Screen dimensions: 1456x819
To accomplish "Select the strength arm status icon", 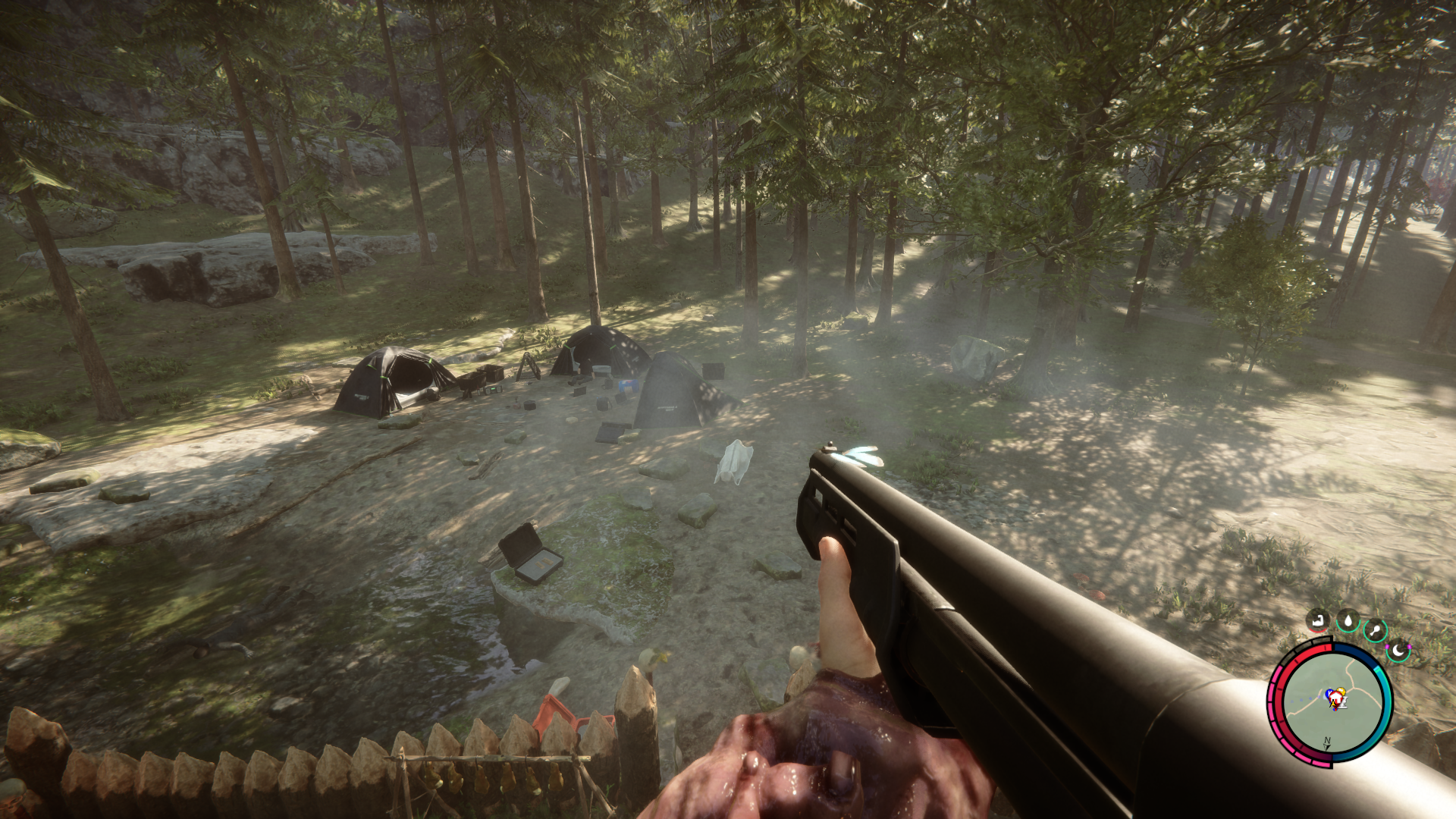I will coord(1317,620).
